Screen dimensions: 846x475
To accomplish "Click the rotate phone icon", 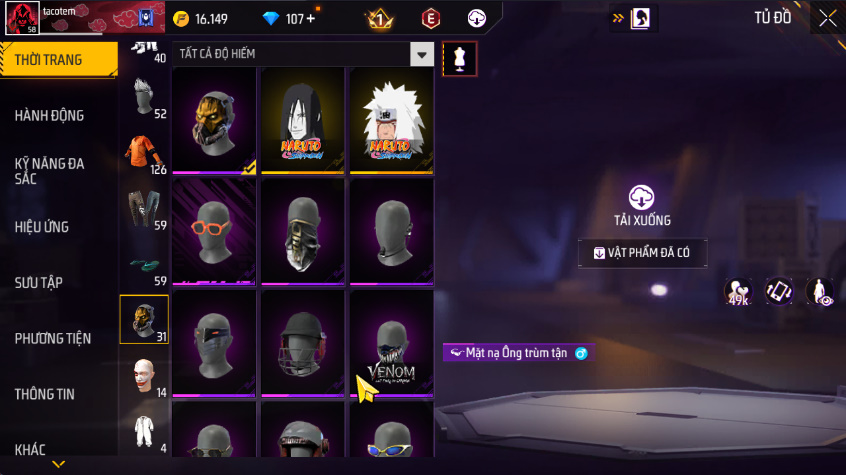I will coord(780,292).
